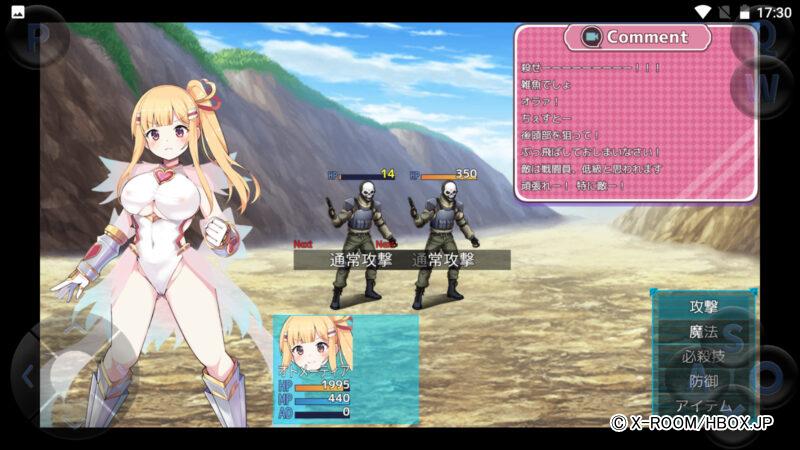Open the アイテム item command
Image resolution: width=800 pixels, height=450 pixels.
point(704,406)
